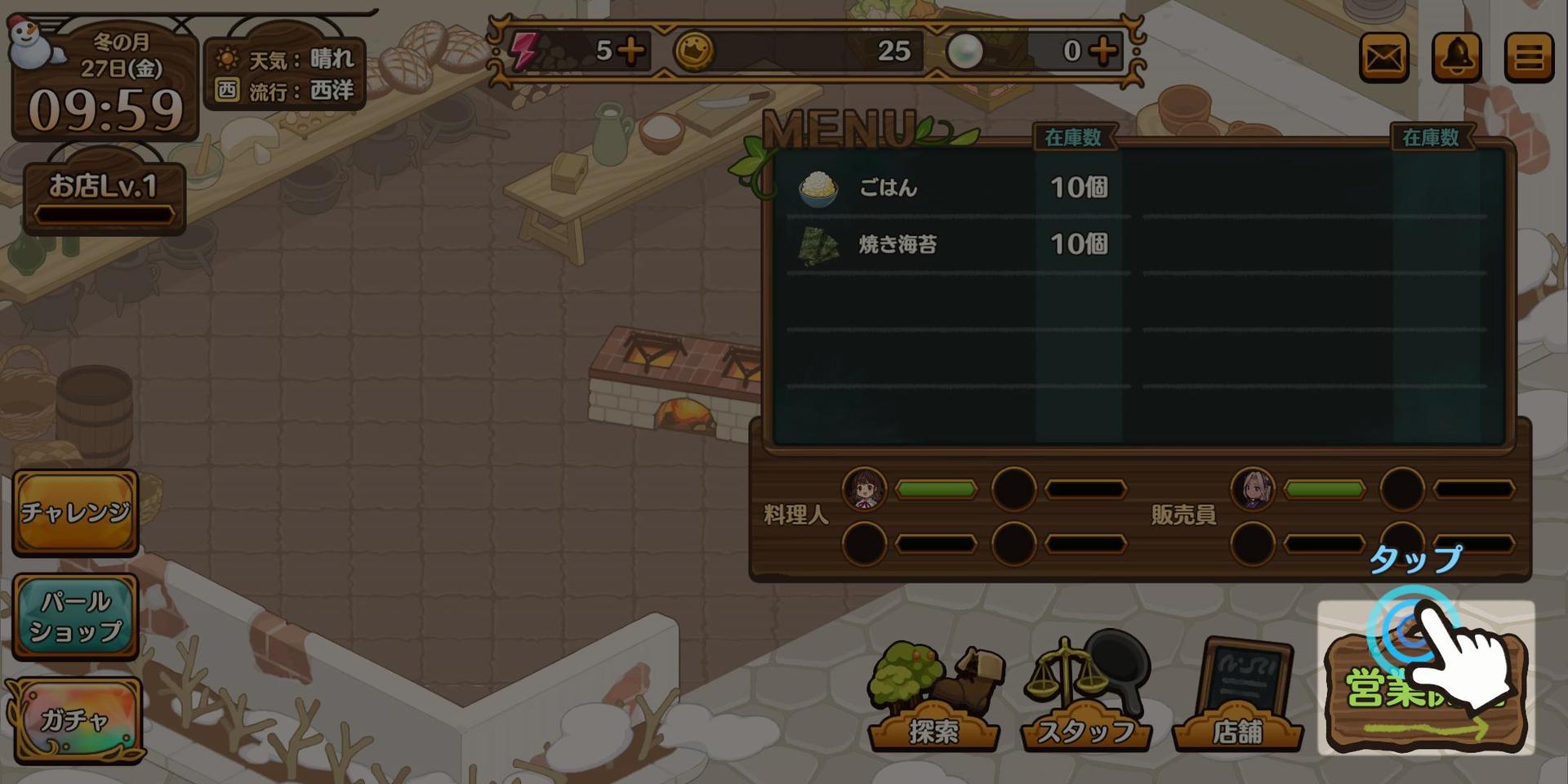Select the assigned seller portrait under 販売員
1568x784 pixels.
point(1252,489)
